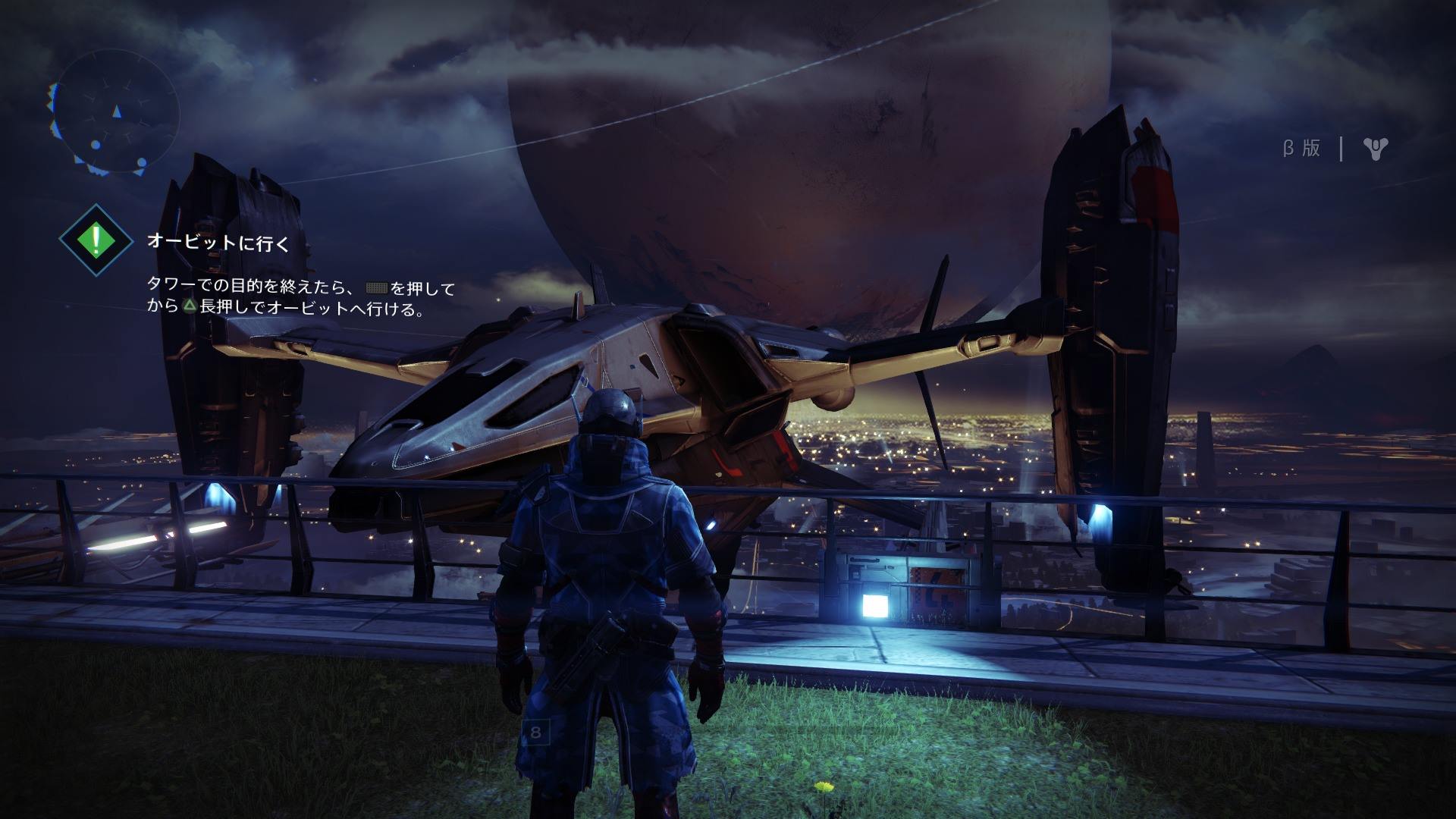The width and height of the screenshot is (1456, 819).
Task: Select the green exclamation objective icon
Action: coord(96,240)
